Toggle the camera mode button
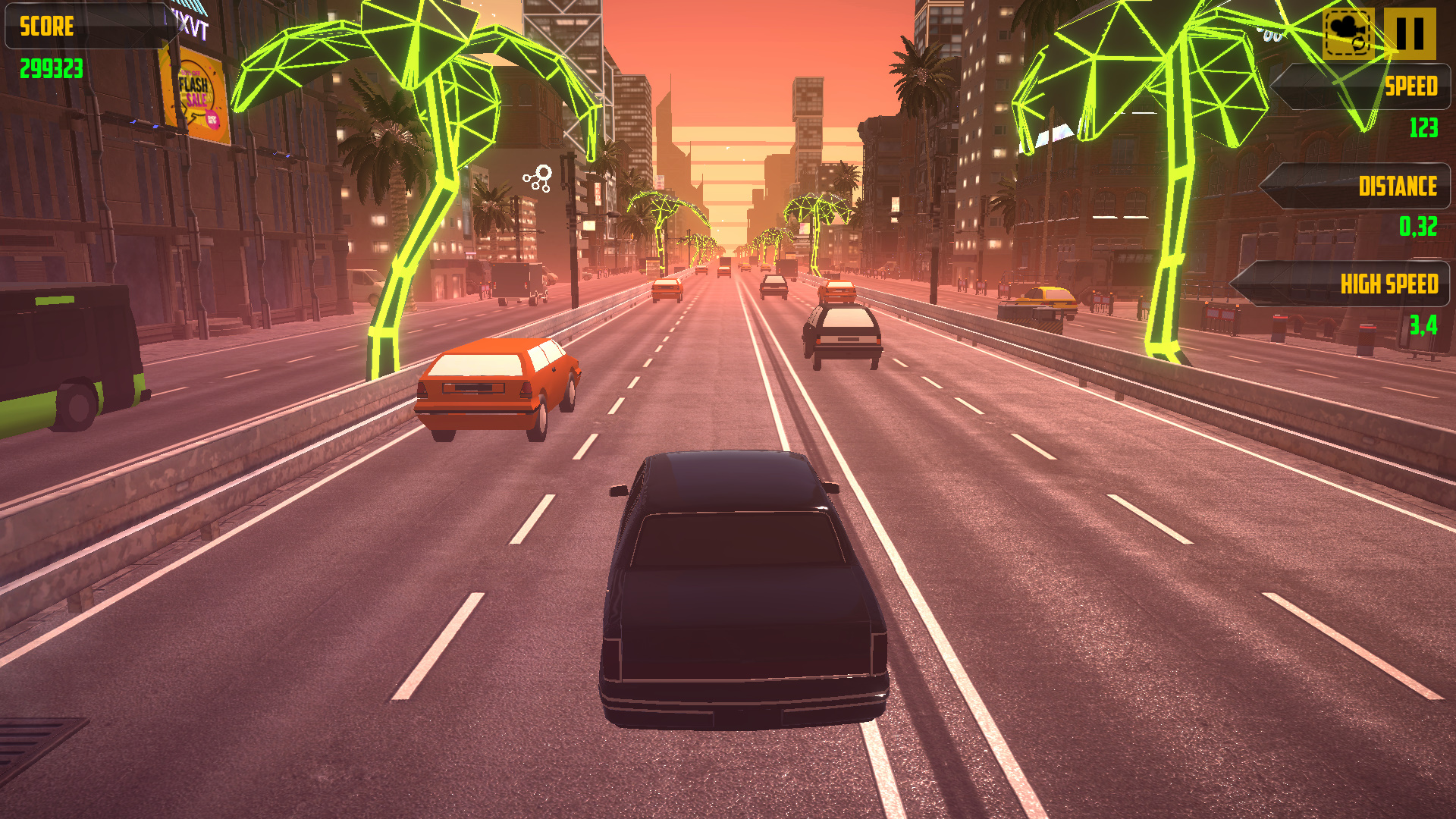 coord(1348,33)
